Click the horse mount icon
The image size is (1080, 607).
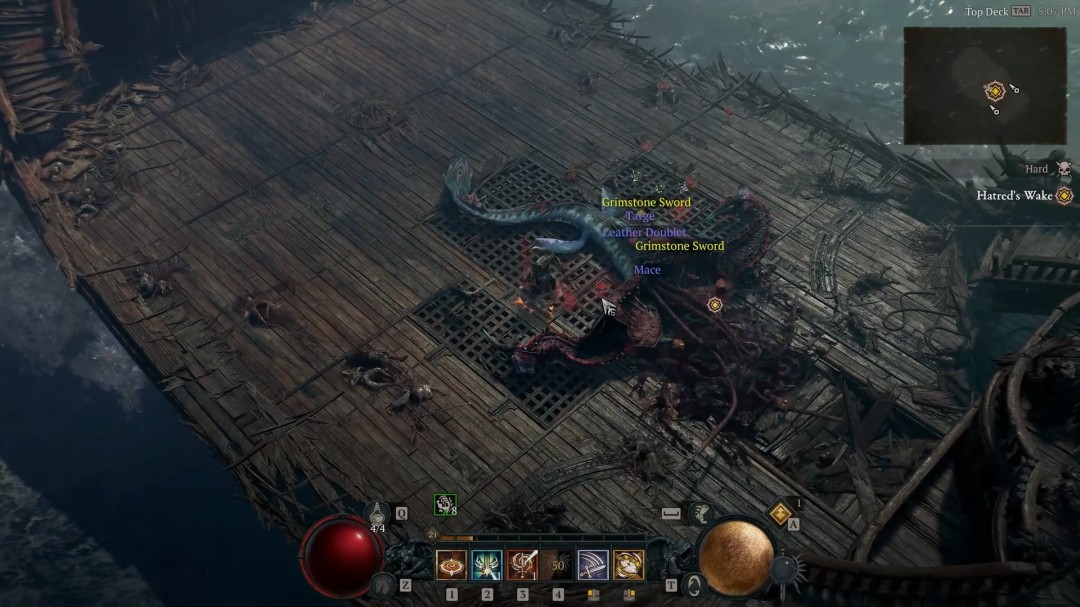[381, 583]
